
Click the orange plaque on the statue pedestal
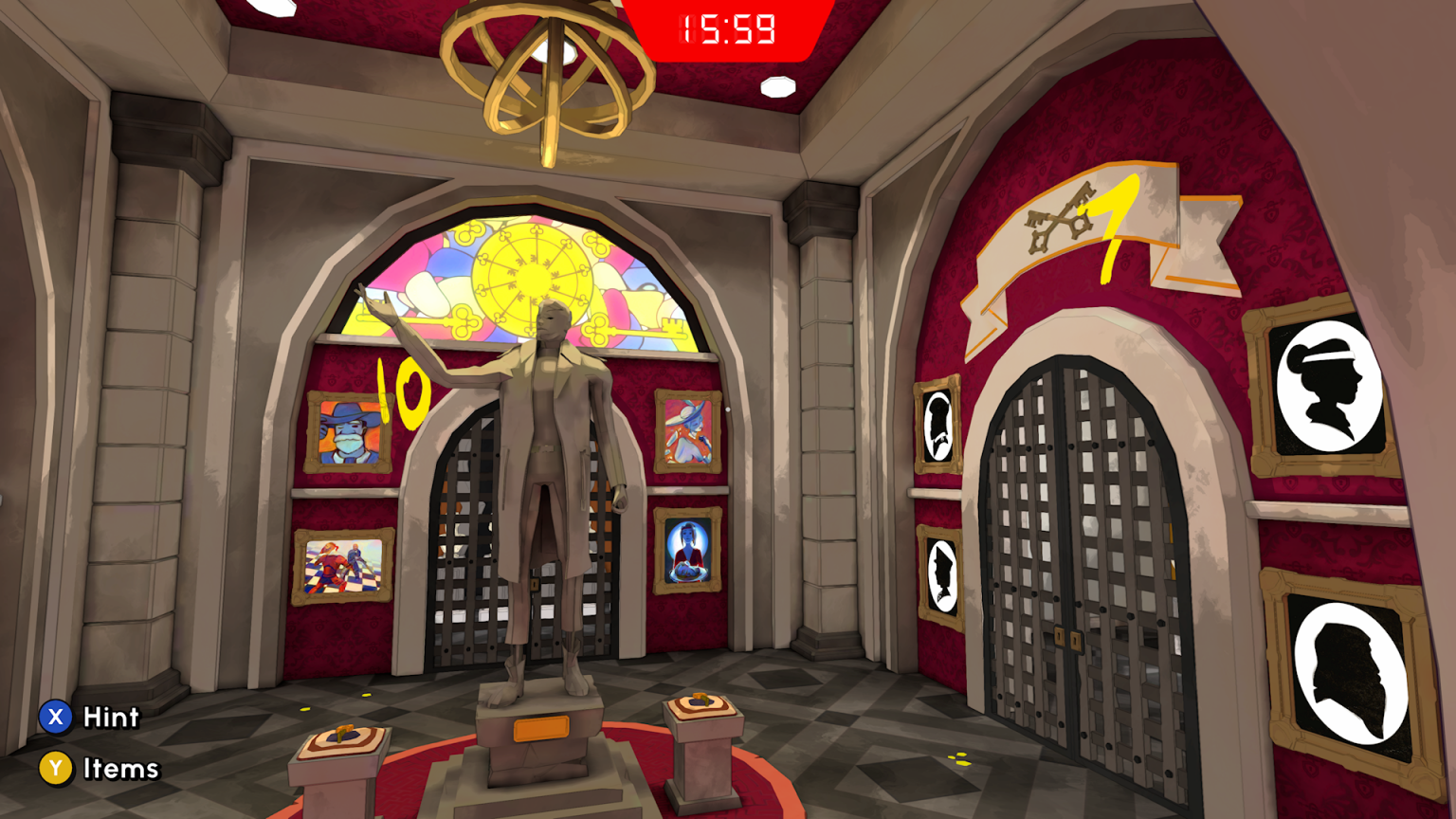[x=543, y=728]
